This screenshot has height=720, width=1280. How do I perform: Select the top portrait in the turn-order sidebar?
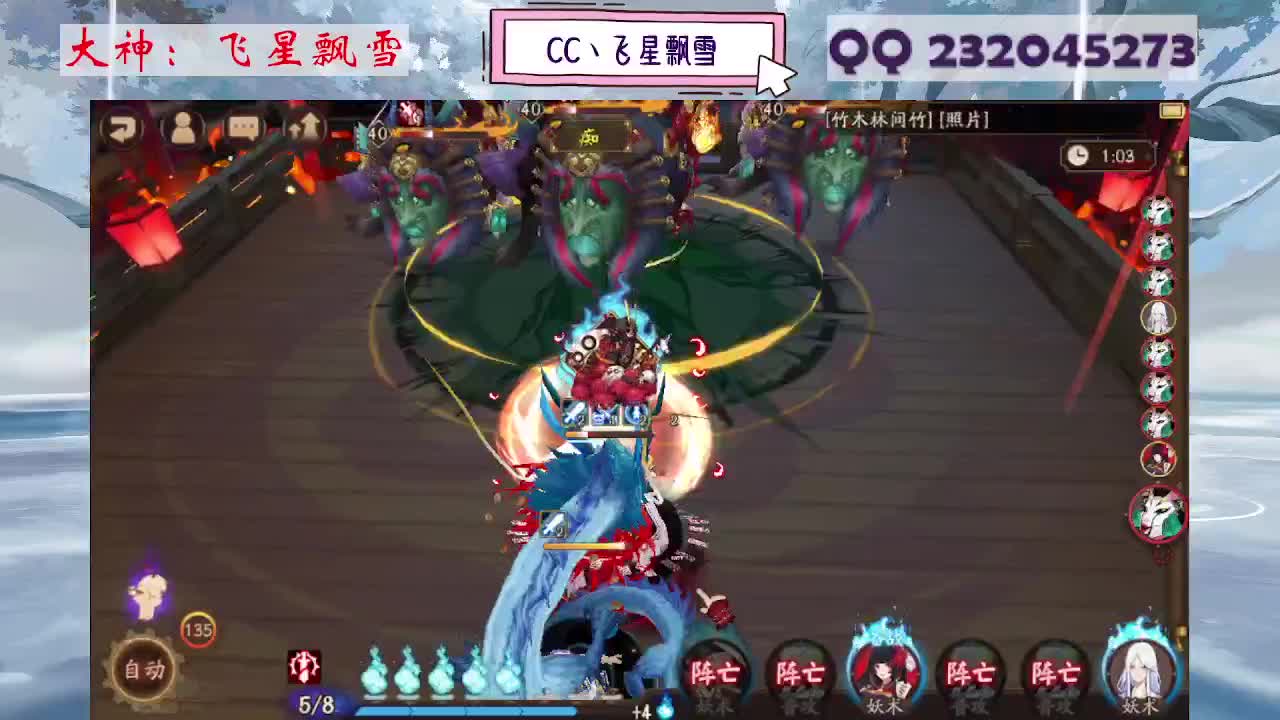[x=1158, y=212]
